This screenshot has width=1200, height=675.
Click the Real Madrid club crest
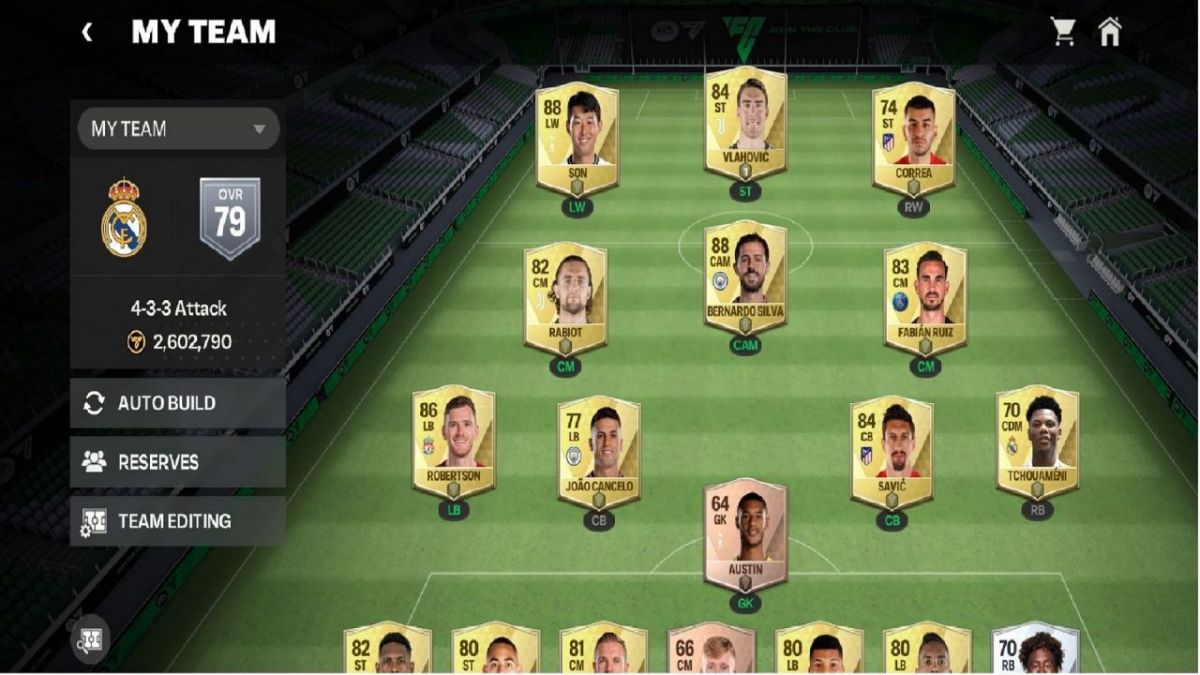124,218
